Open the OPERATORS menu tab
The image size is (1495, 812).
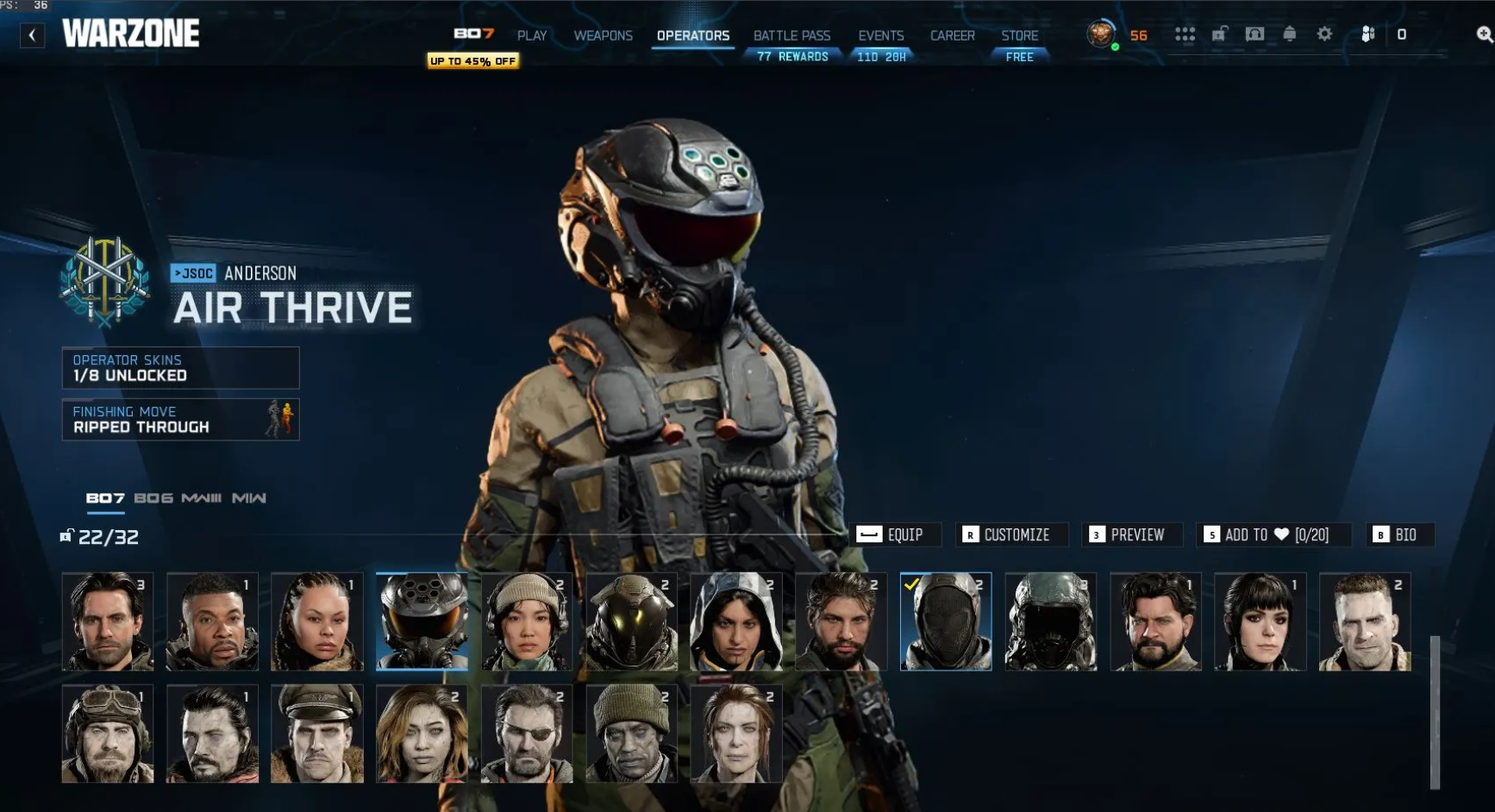[x=692, y=36]
